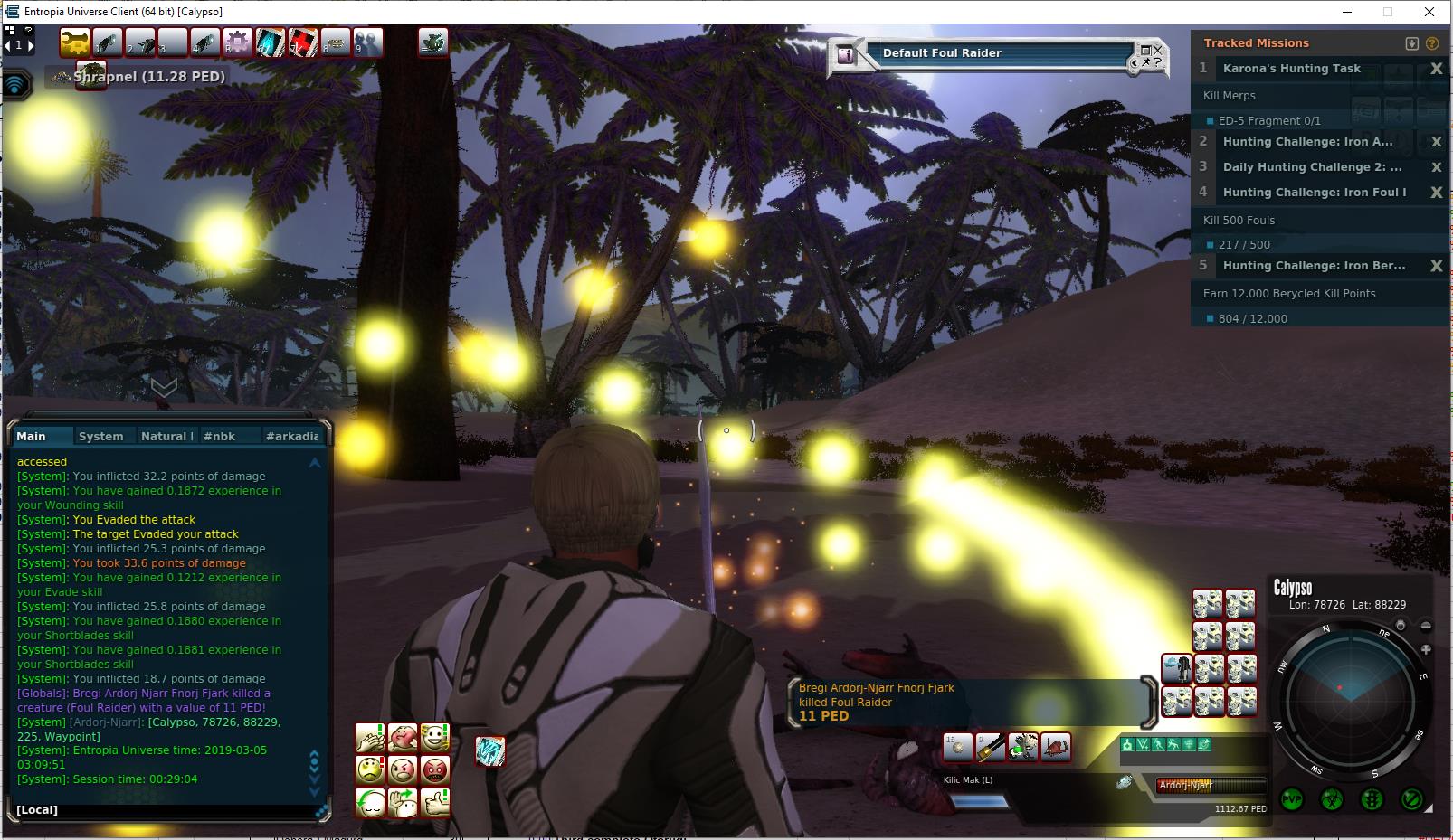
Task: Select the Iron Foul hunting challenge mission
Action: pyautogui.click(x=1314, y=193)
